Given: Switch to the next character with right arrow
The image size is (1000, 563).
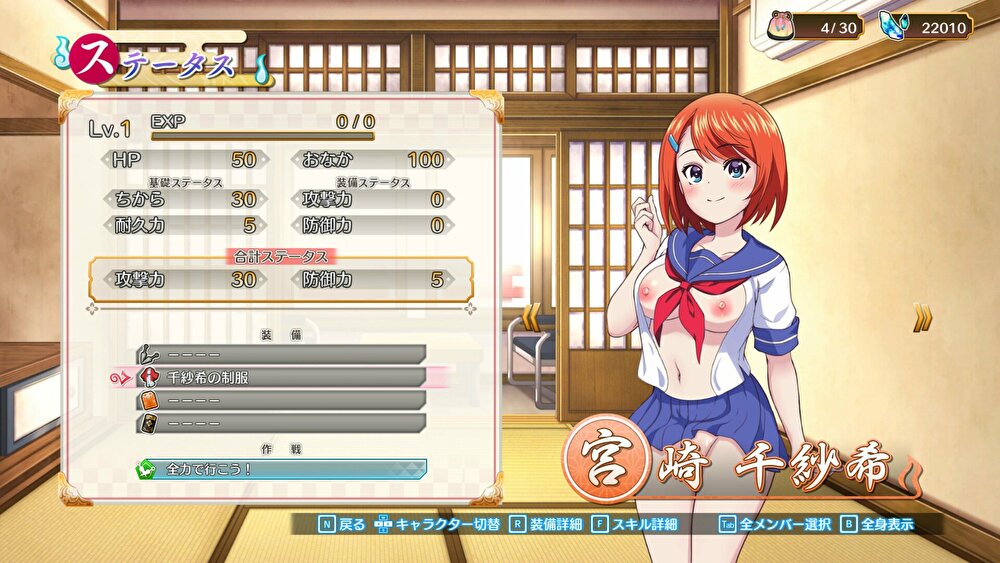Looking at the screenshot, I should 922,318.
